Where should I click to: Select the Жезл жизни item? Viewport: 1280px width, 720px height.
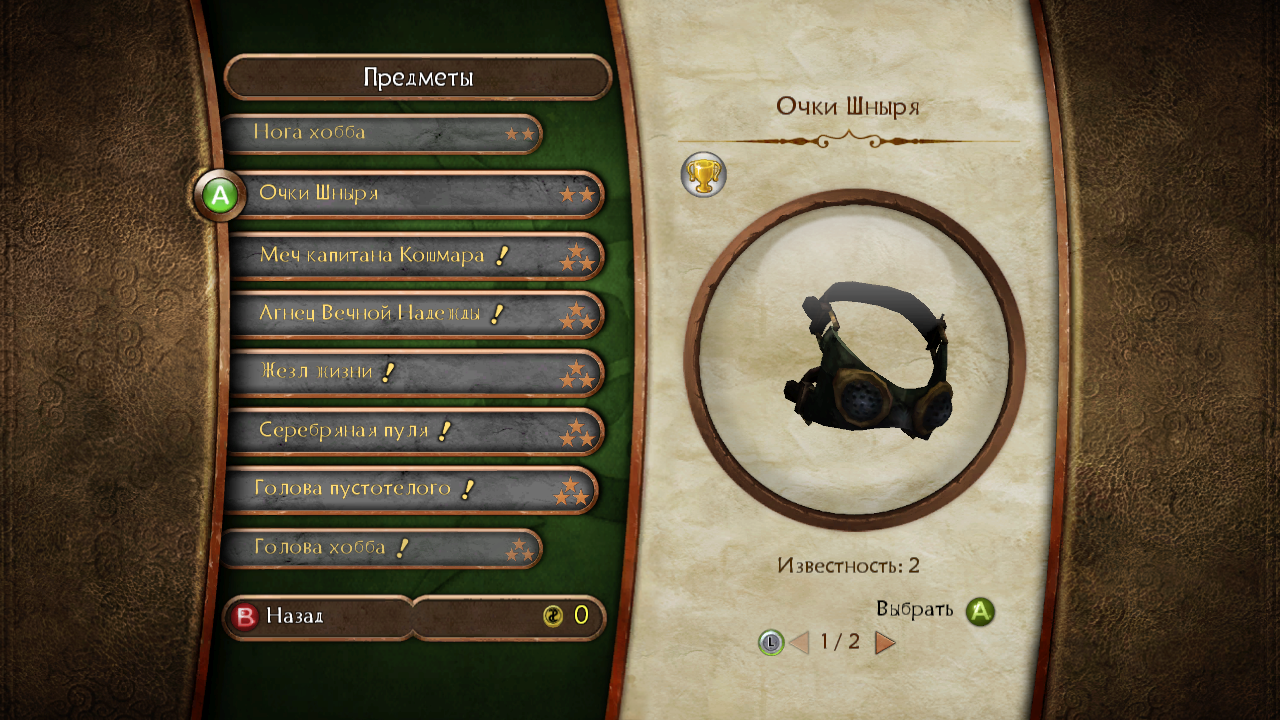pos(415,373)
